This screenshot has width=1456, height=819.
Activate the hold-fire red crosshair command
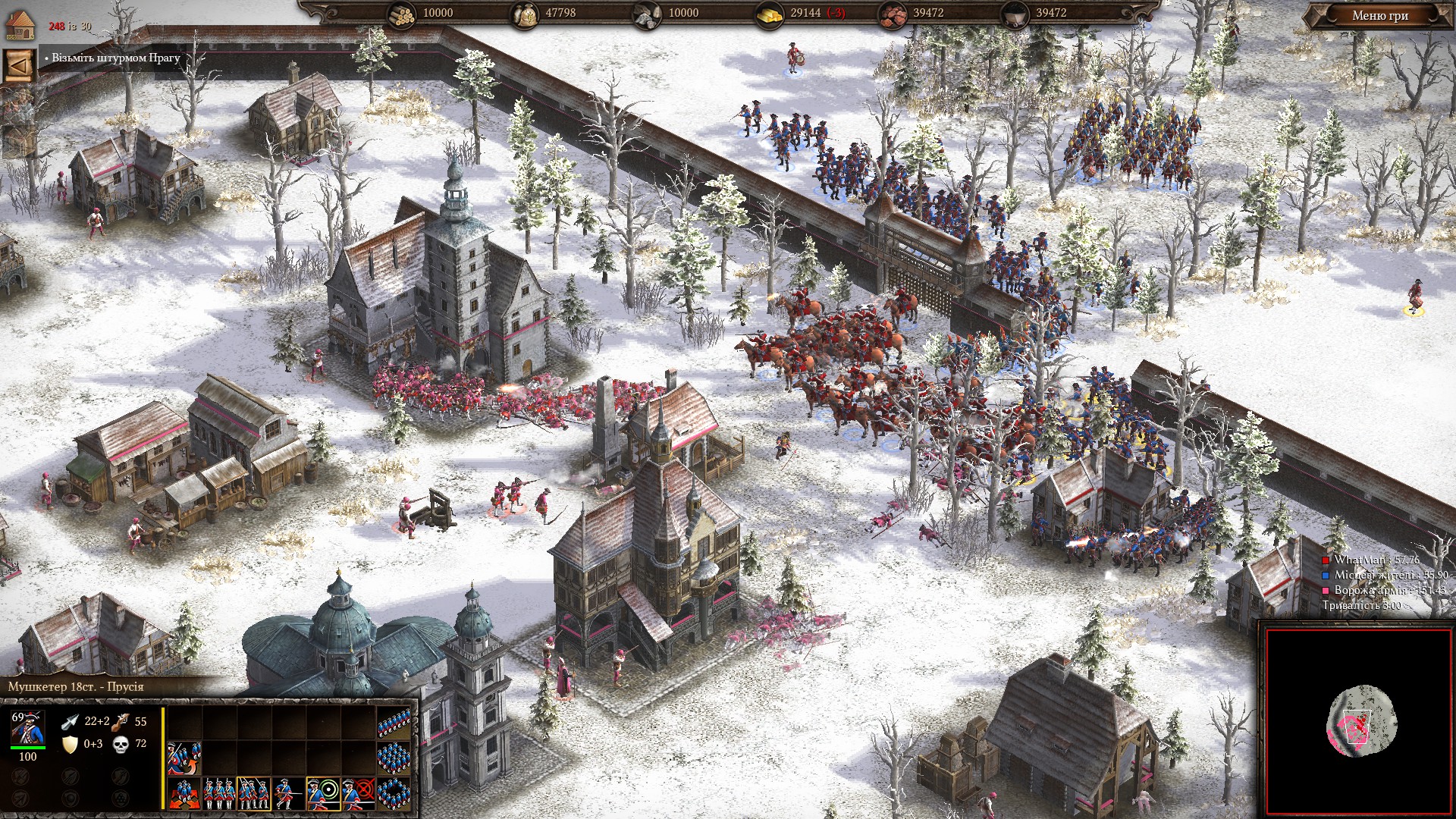point(359,793)
